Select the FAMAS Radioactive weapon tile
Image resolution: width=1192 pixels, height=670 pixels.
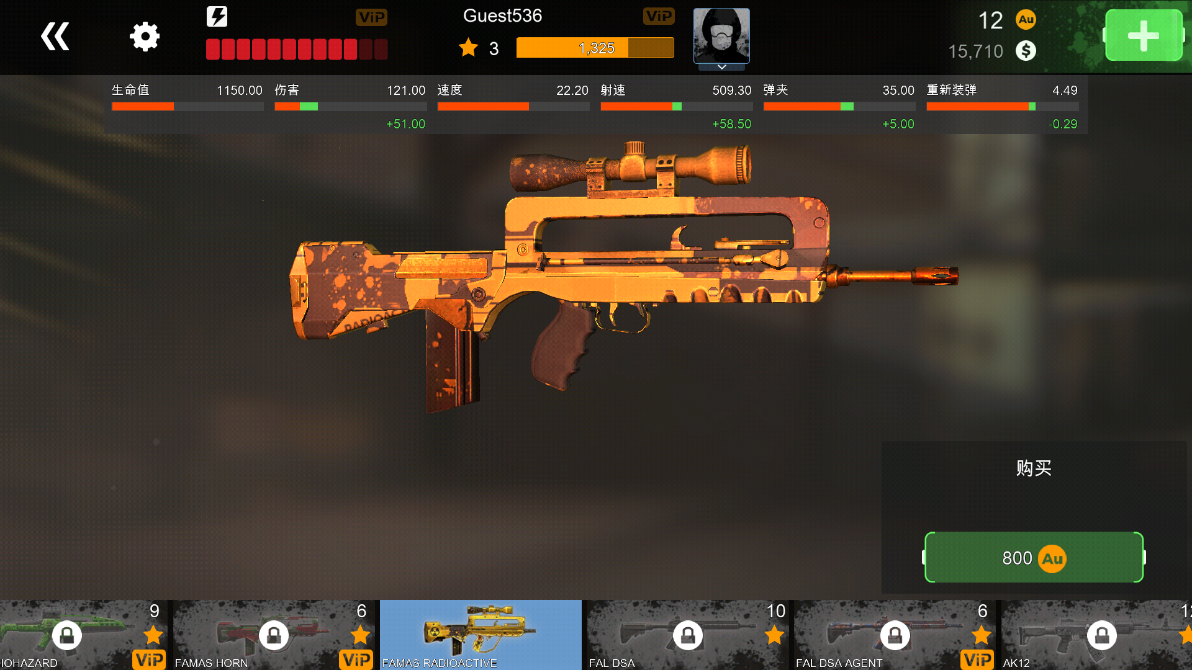481,634
